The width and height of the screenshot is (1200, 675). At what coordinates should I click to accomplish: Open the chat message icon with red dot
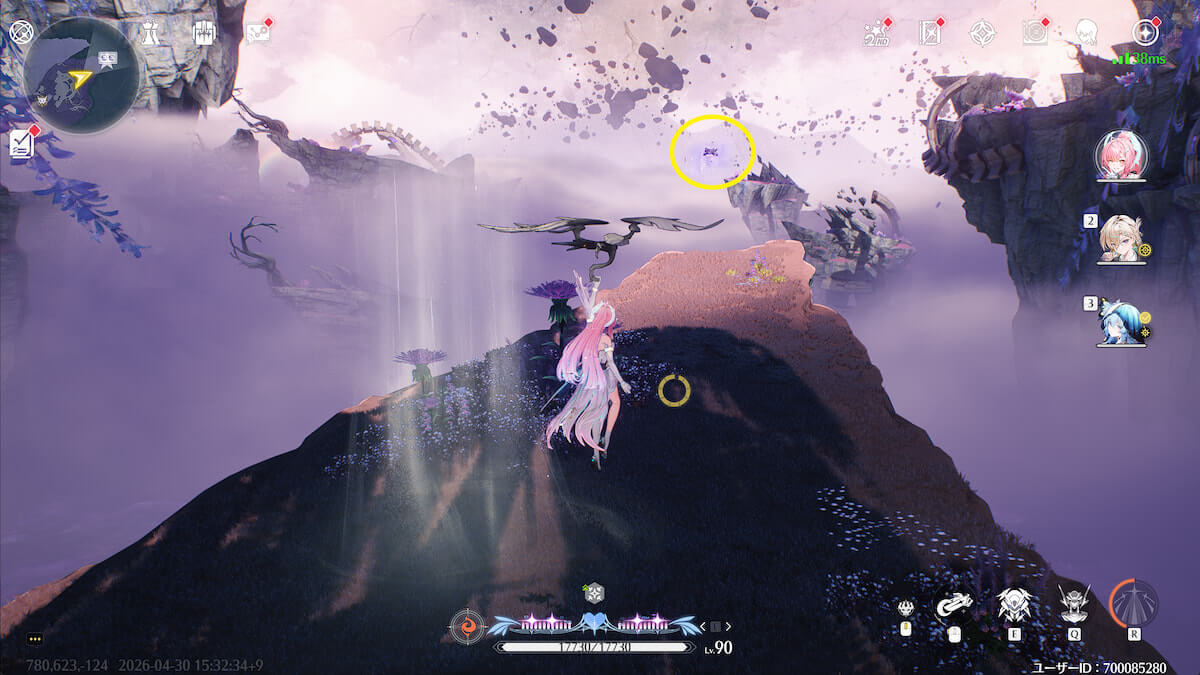(259, 32)
